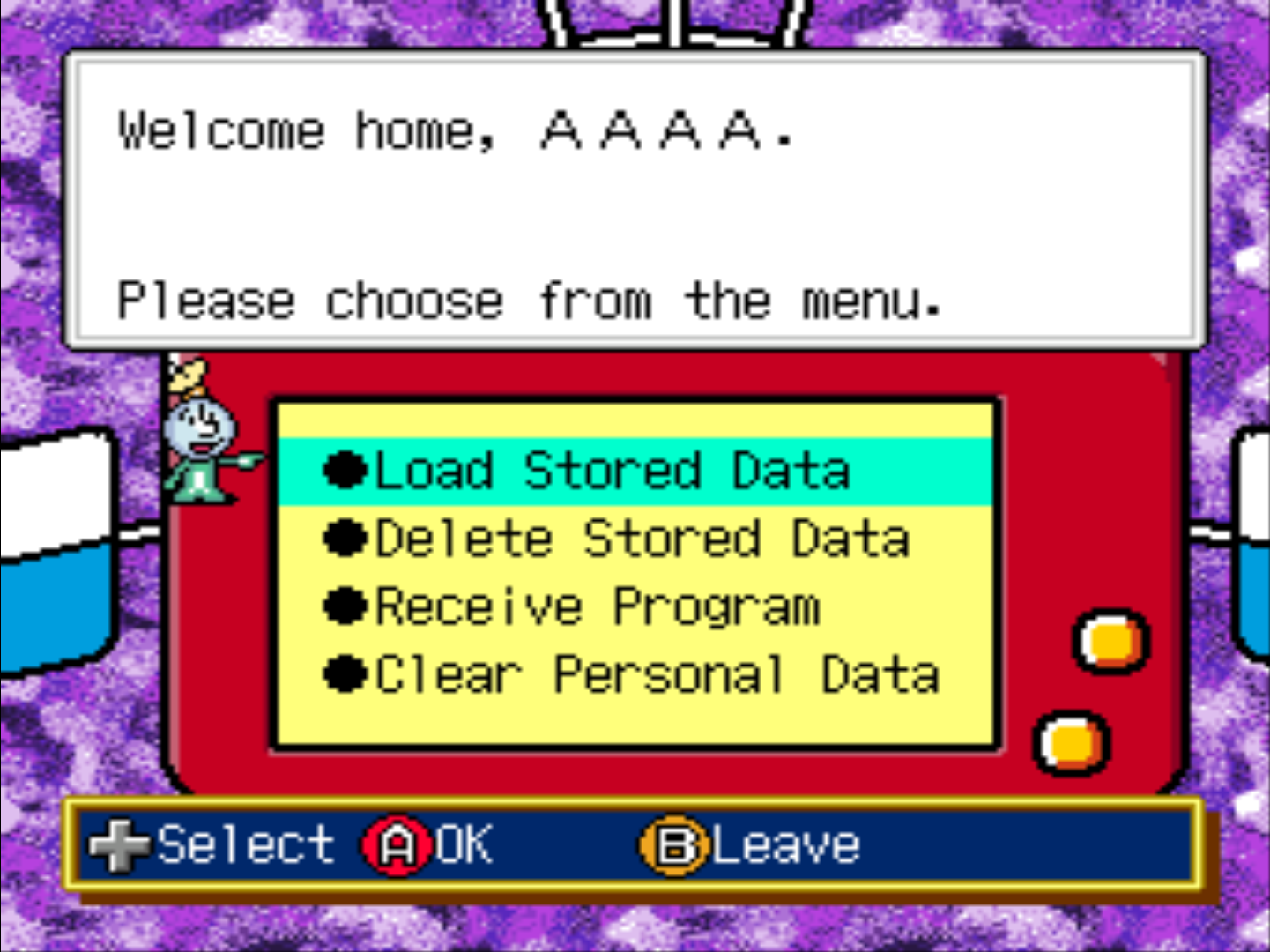Screen dimensions: 1270x952
Task: Select Load Stored Data
Action: pyautogui.click(x=612, y=471)
